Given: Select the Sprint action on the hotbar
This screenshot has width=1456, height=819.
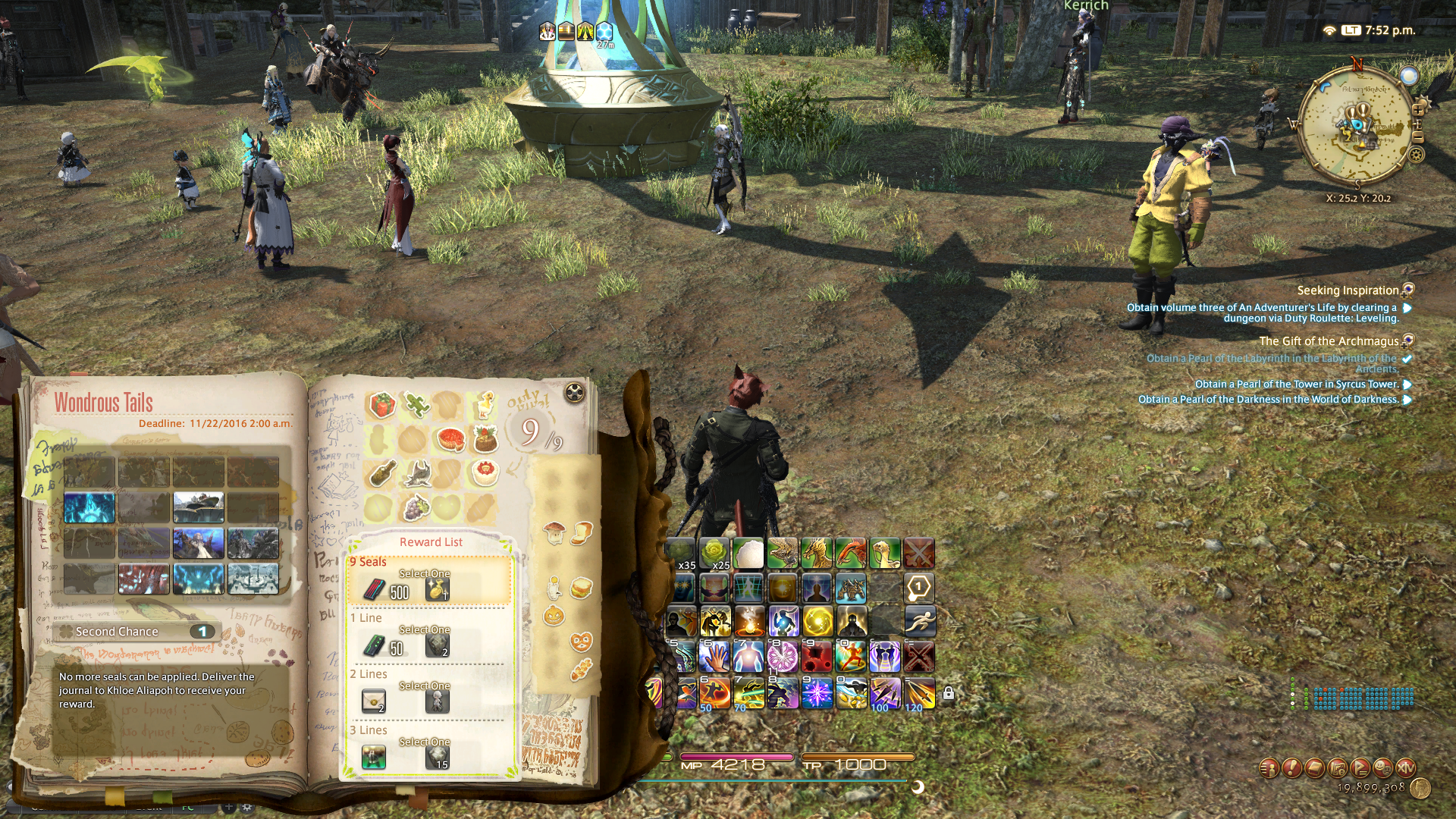Looking at the screenshot, I should [x=921, y=622].
